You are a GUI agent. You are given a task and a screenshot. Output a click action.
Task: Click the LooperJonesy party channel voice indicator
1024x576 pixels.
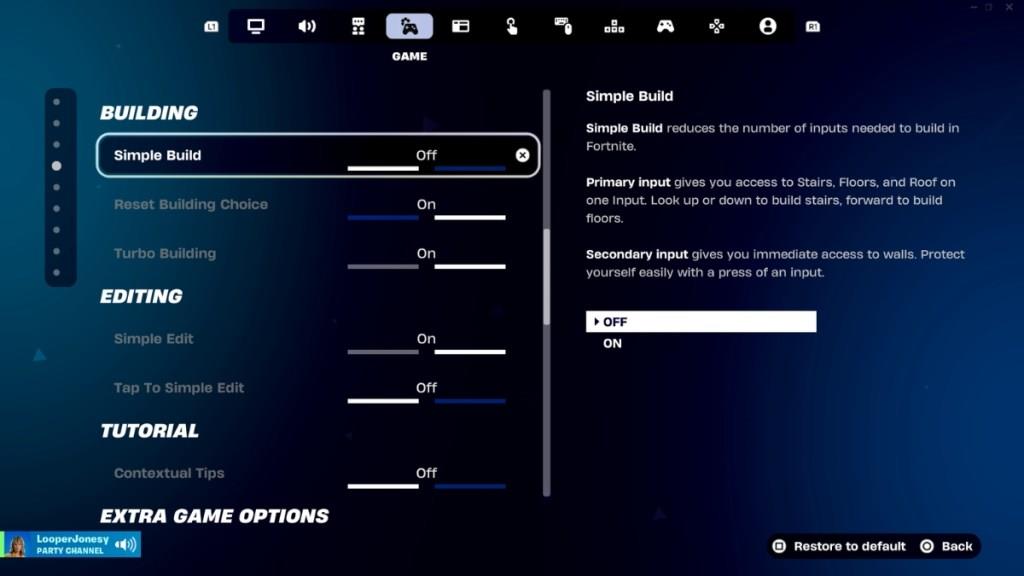(x=125, y=544)
